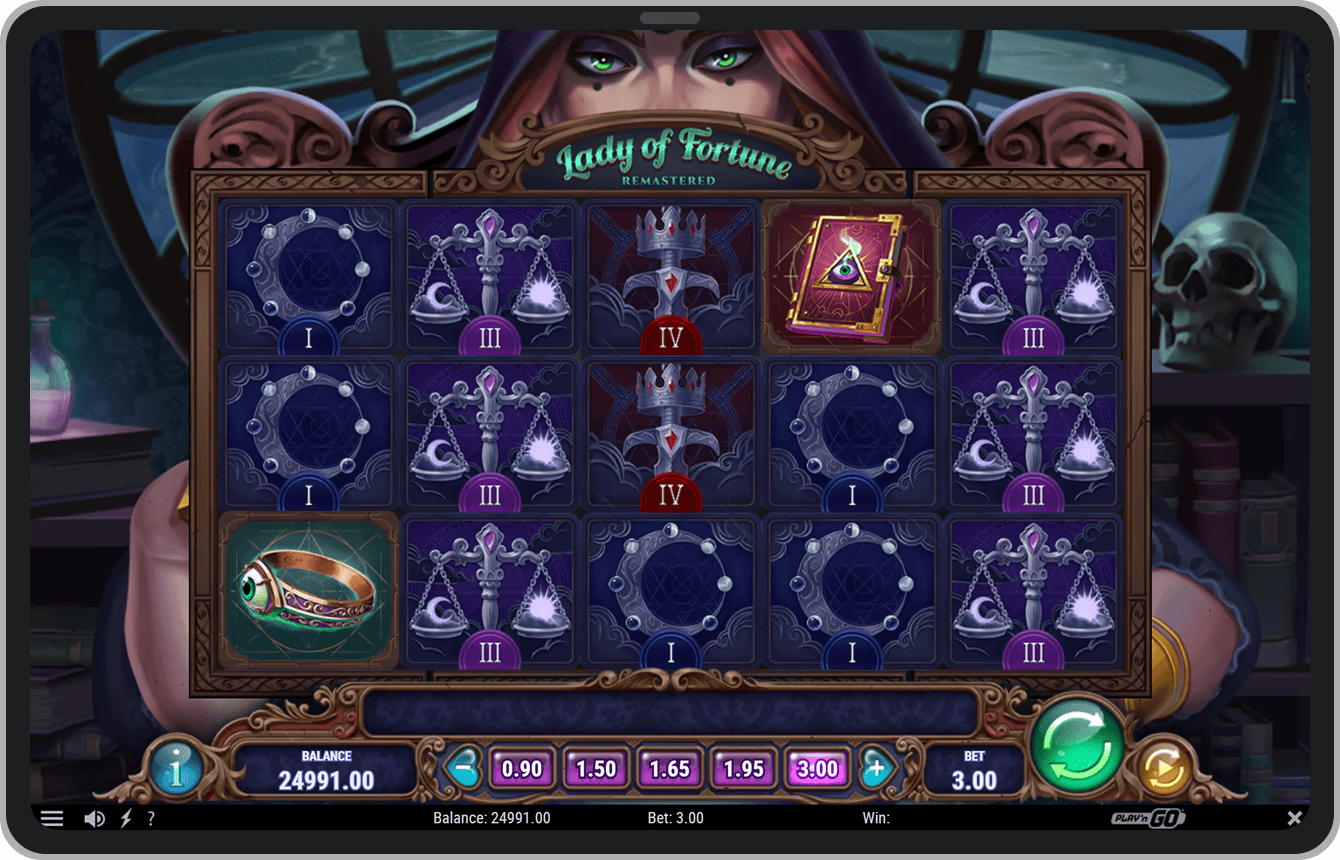This screenshot has width=1340, height=860.
Task: Toggle fast play lightning bolt
Action: point(126,819)
